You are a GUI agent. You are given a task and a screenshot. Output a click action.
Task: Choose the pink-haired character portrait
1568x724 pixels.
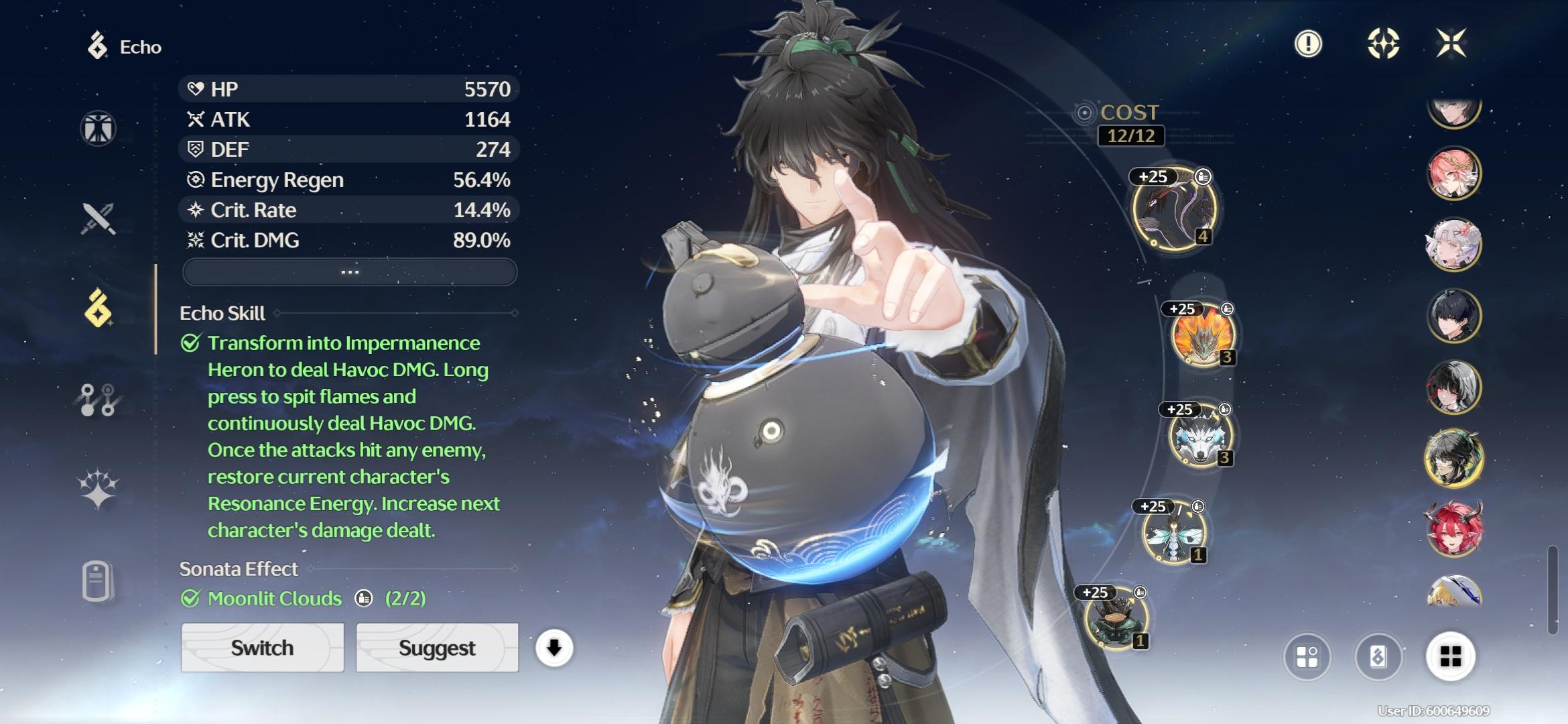point(1453,174)
